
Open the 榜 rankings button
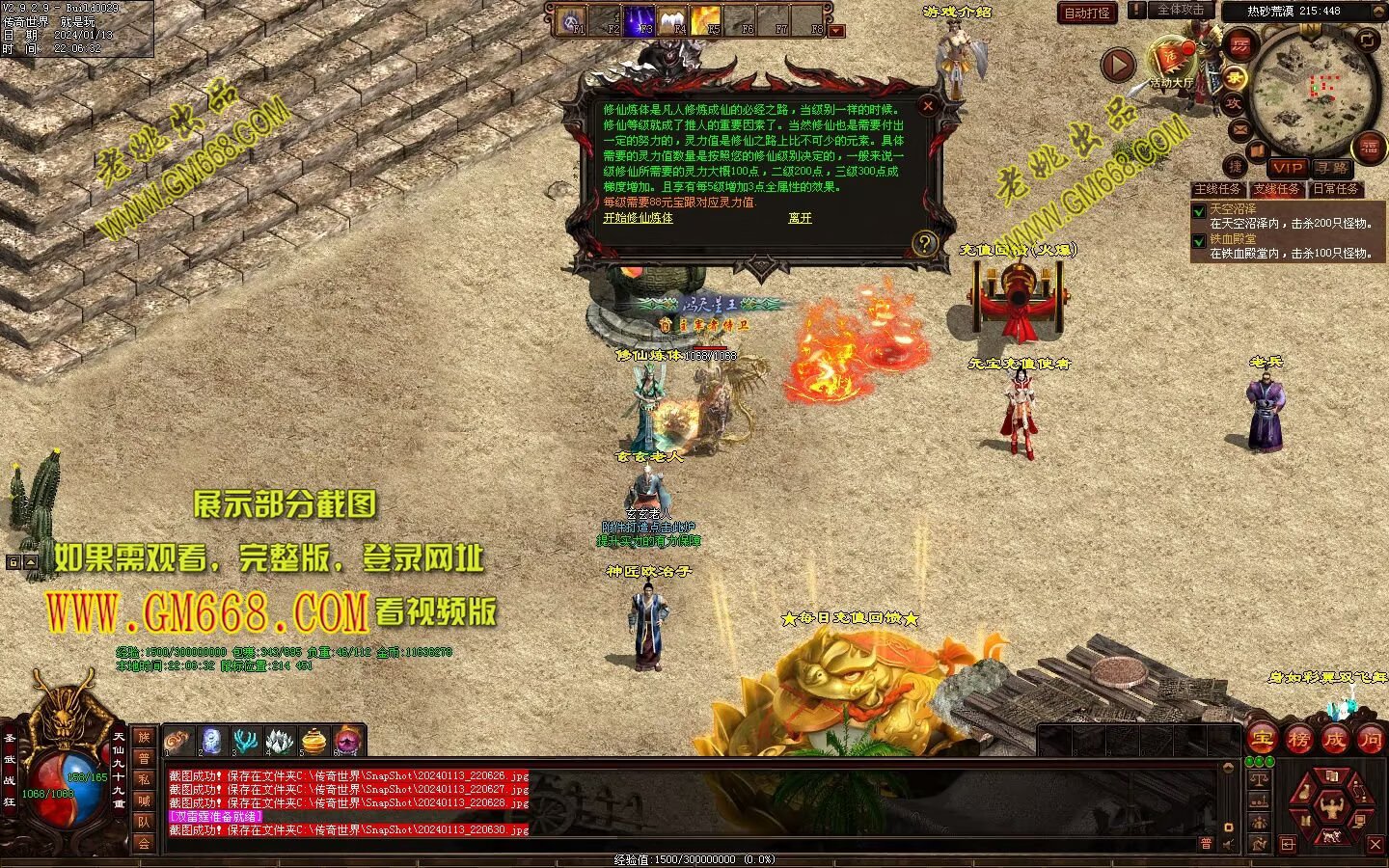pyautogui.click(x=1298, y=740)
